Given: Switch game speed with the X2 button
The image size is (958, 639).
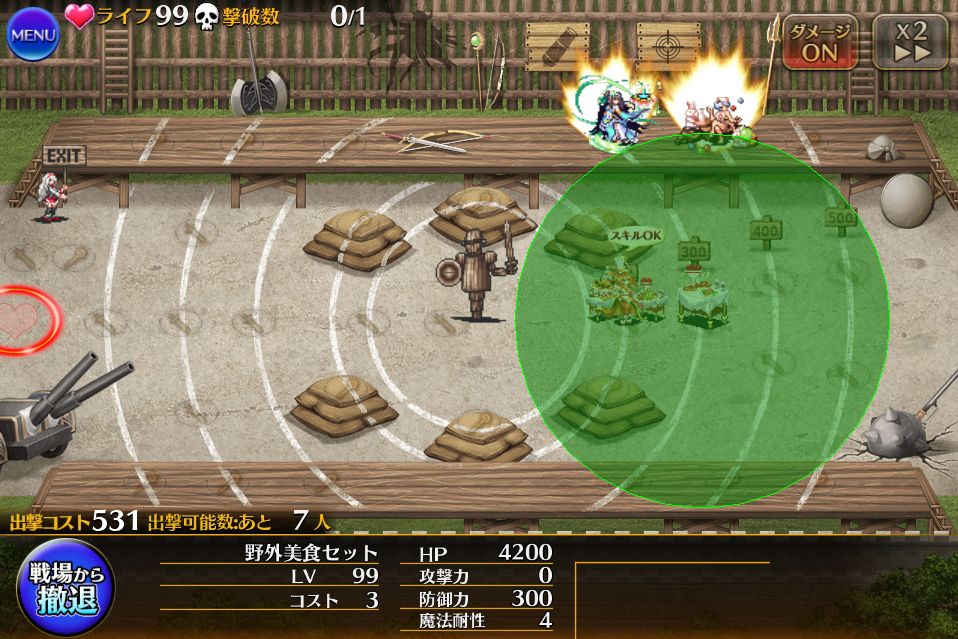Looking at the screenshot, I should pos(910,42).
